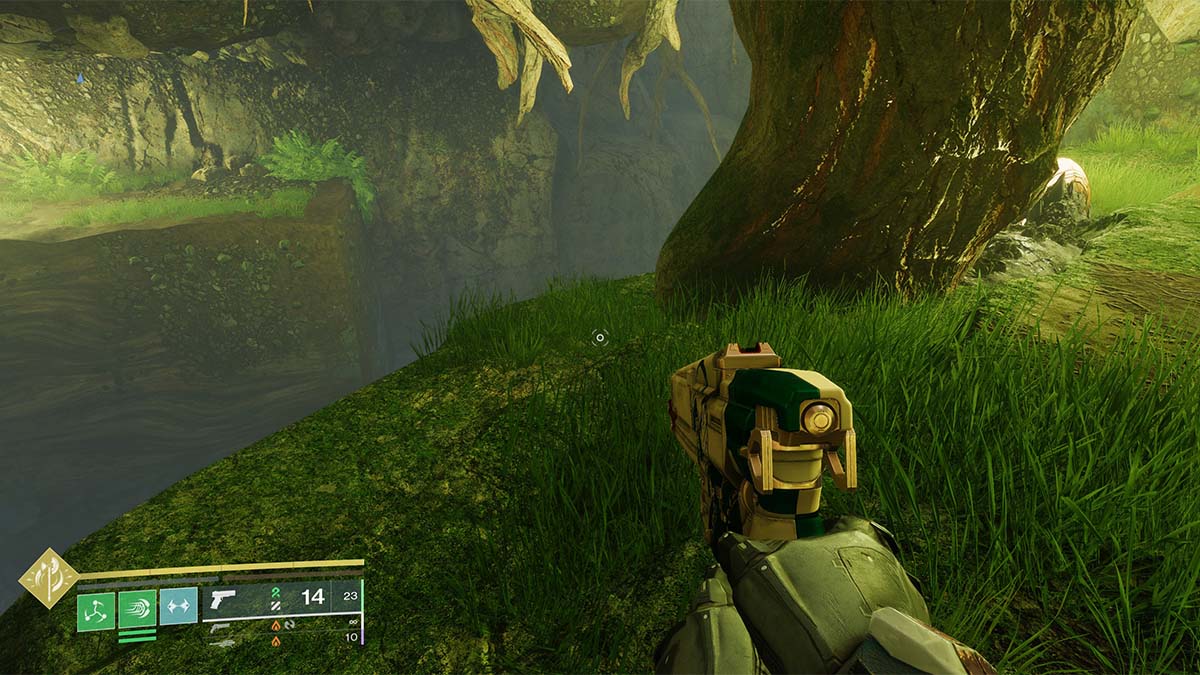Activate the golden diamond Super ability icon
The width and height of the screenshot is (1200, 675).
(49, 579)
